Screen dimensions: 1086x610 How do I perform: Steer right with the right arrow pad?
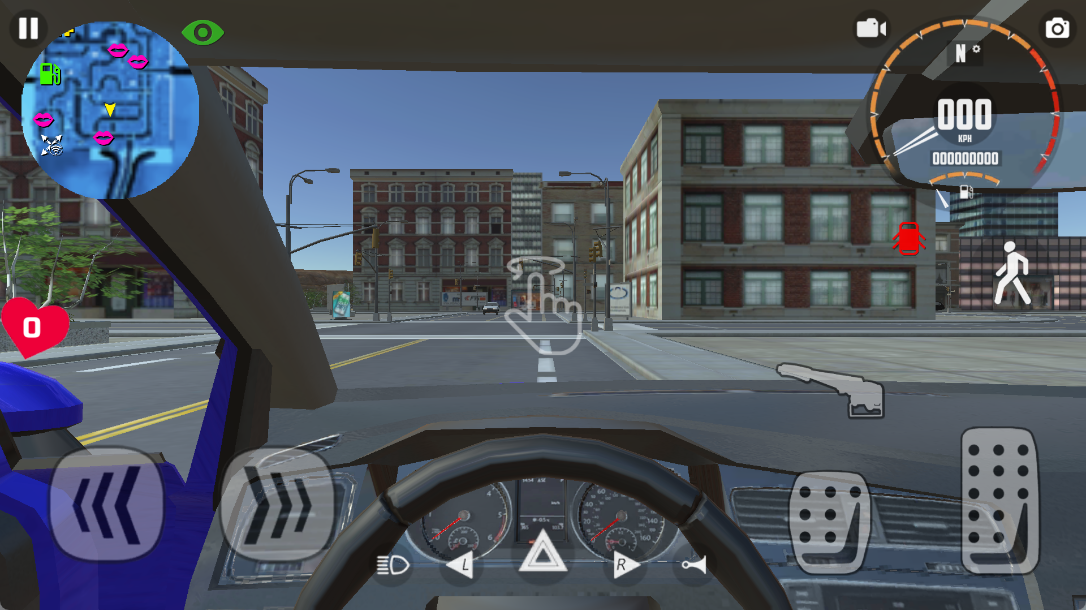pos(276,504)
